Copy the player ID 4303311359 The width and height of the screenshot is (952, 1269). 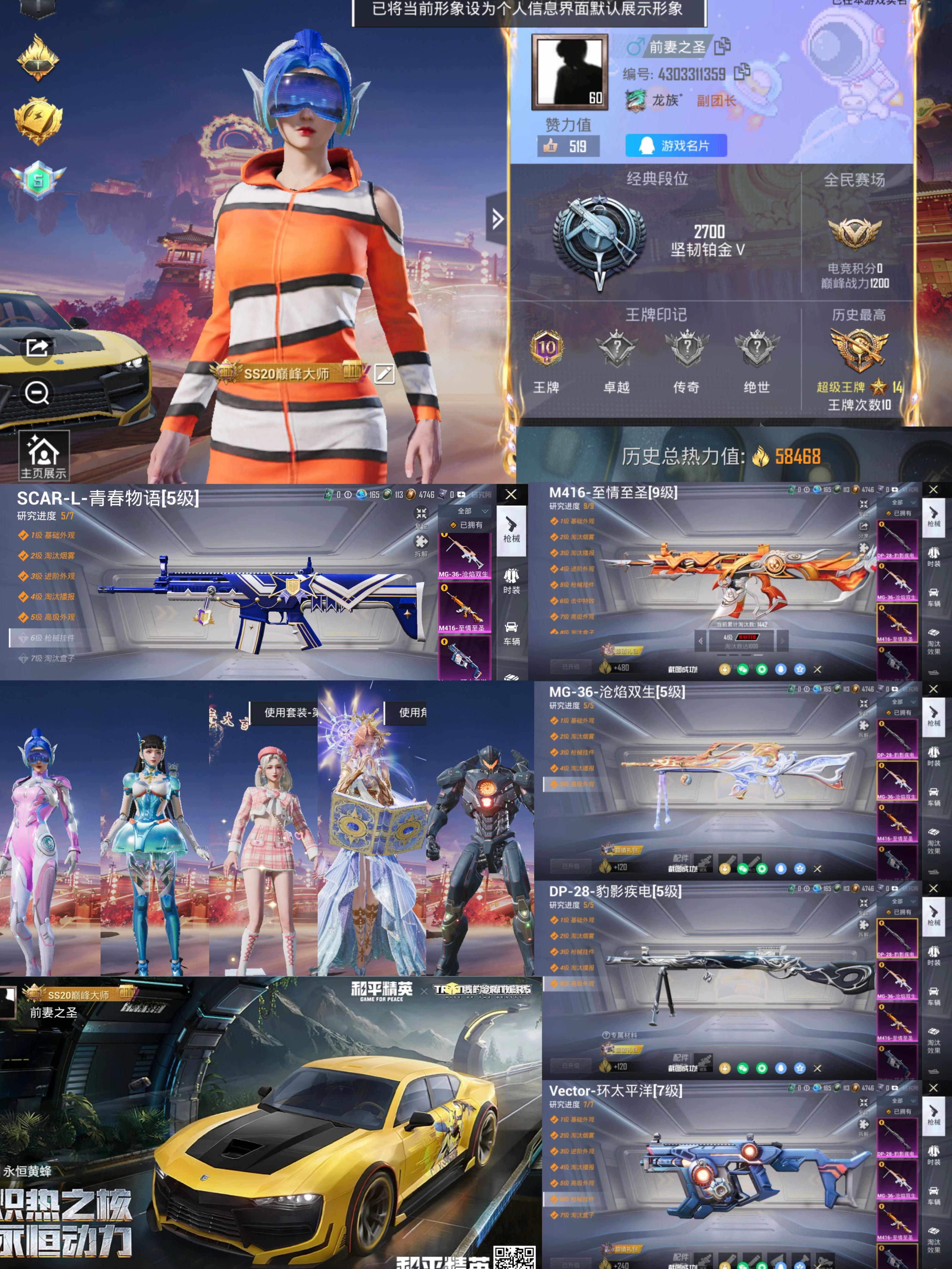(x=742, y=72)
